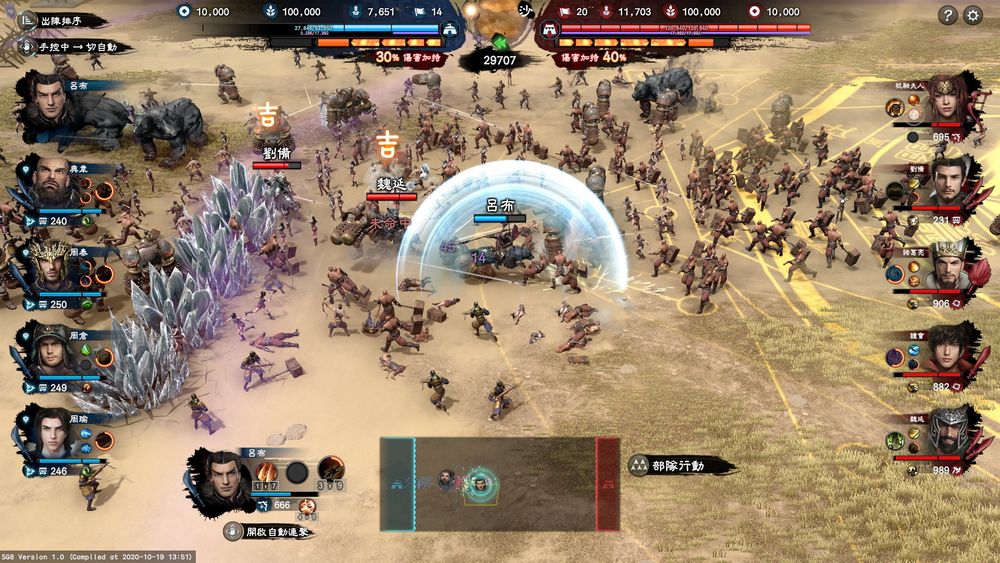Select ally general 典韋 portrait
Screen dimensions: 1000x563
pyautogui.click(x=50, y=182)
